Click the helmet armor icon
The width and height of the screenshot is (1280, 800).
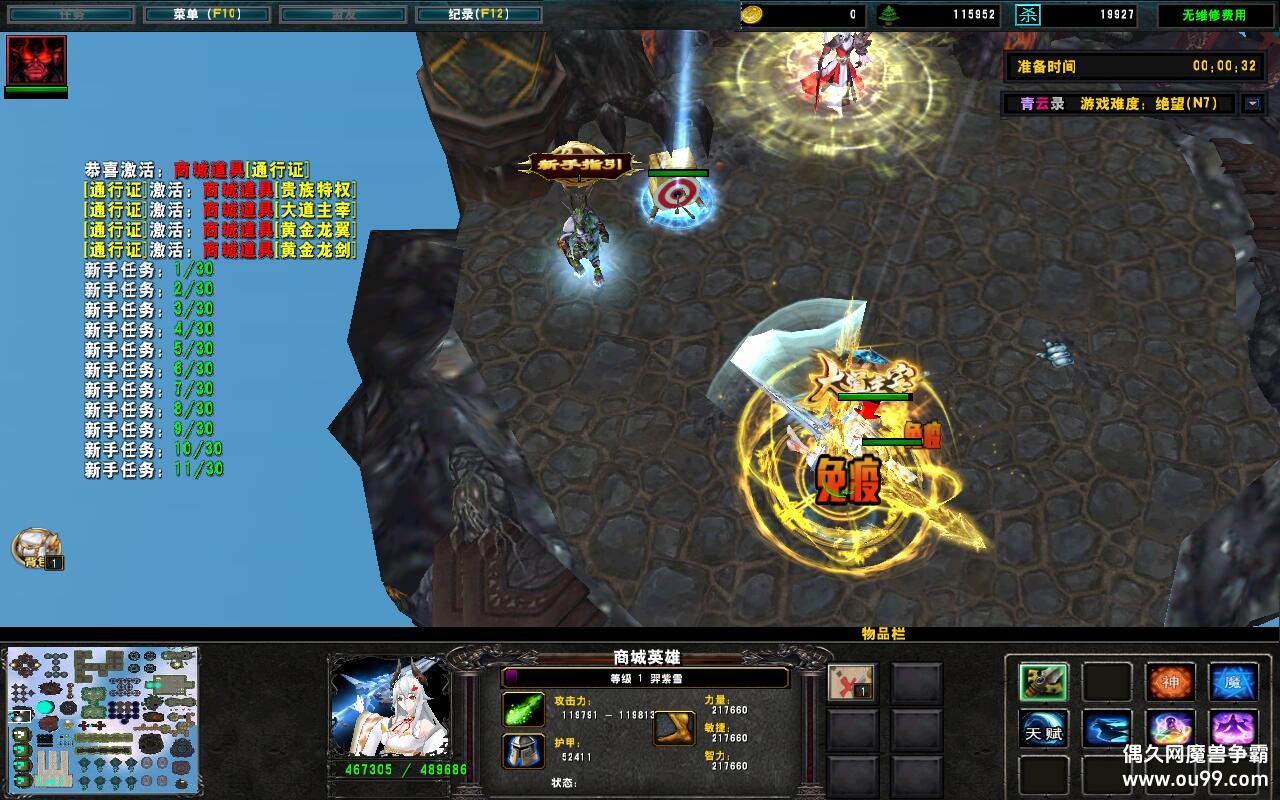523,751
